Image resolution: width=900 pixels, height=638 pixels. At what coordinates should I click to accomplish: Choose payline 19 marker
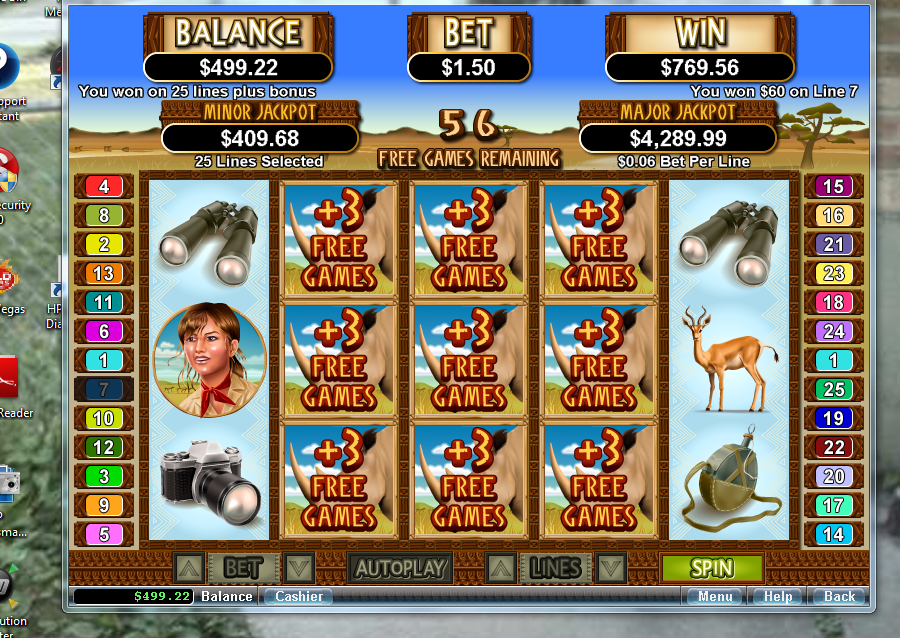coord(832,418)
